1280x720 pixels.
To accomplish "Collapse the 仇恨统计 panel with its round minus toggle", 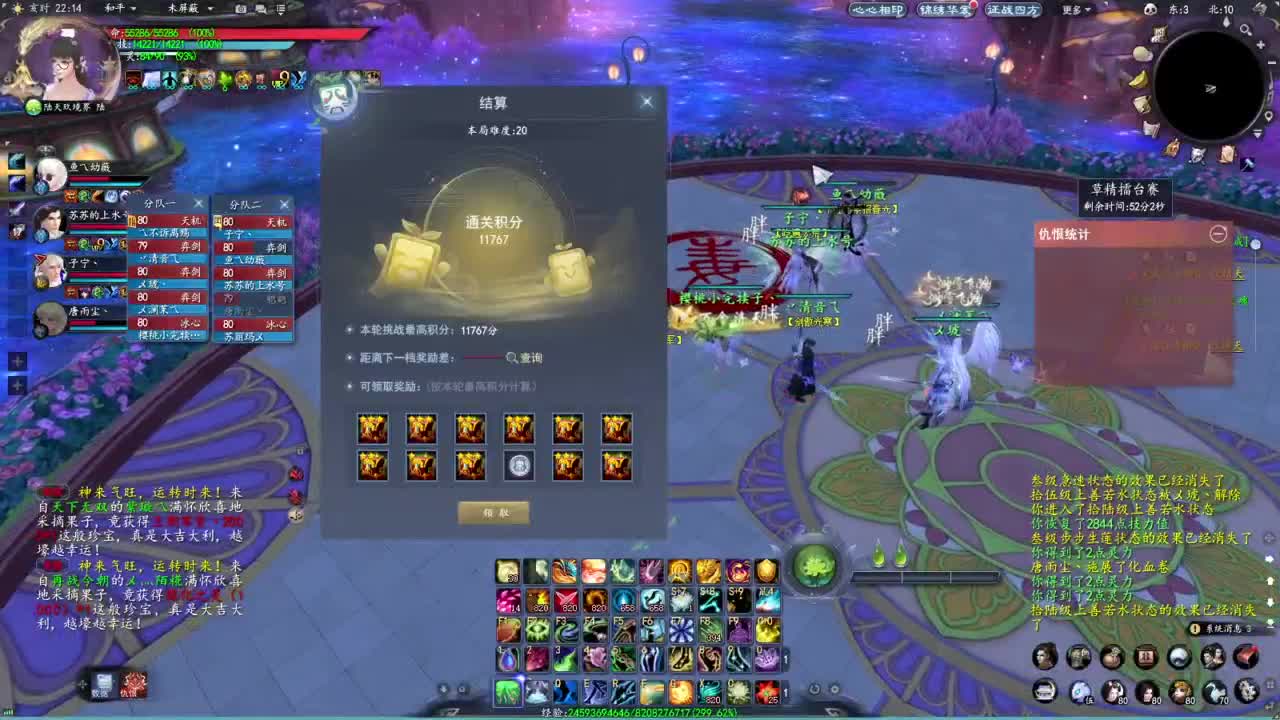I will tap(1218, 235).
